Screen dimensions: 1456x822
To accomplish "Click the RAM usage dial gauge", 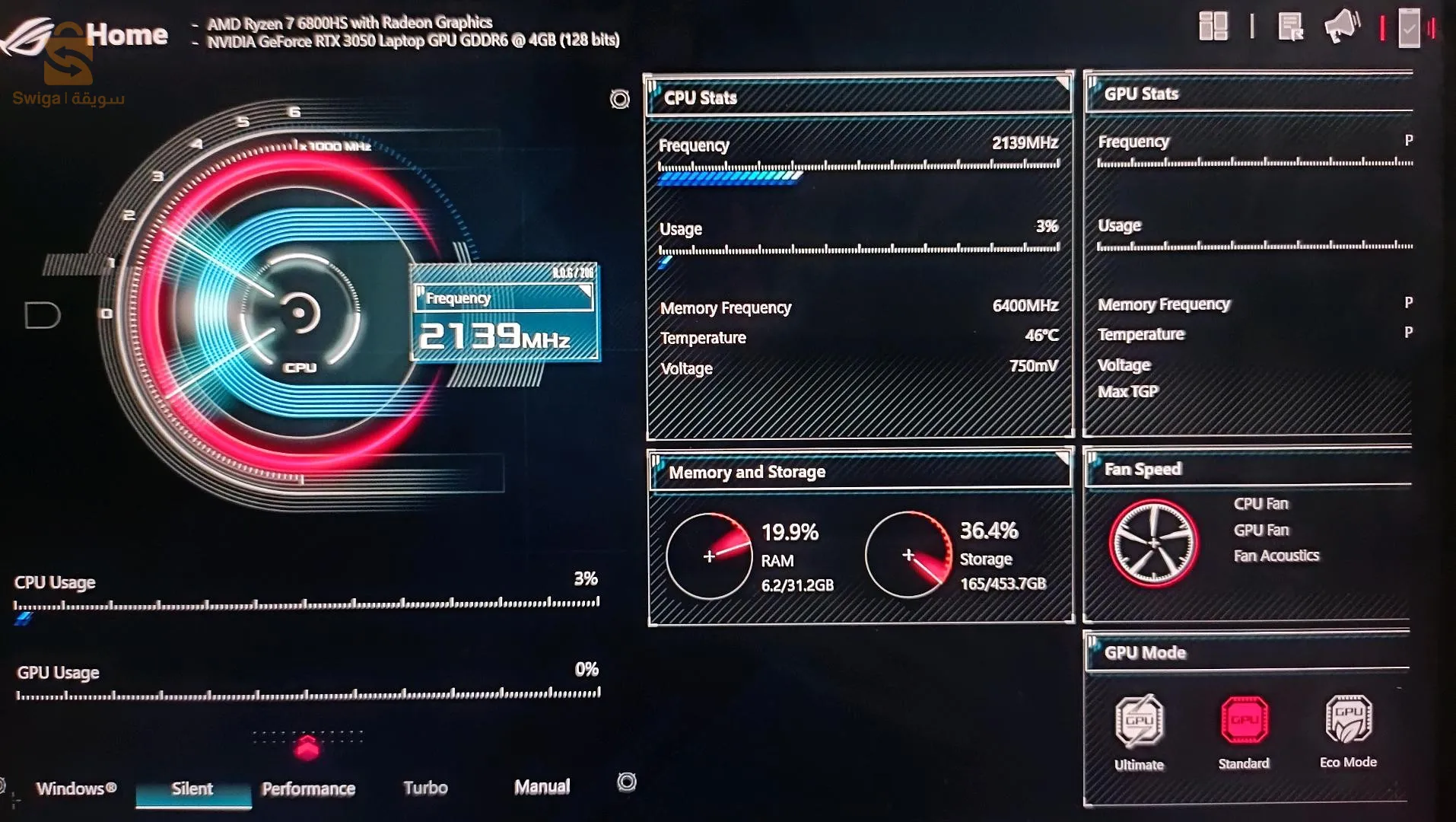I will (x=709, y=556).
